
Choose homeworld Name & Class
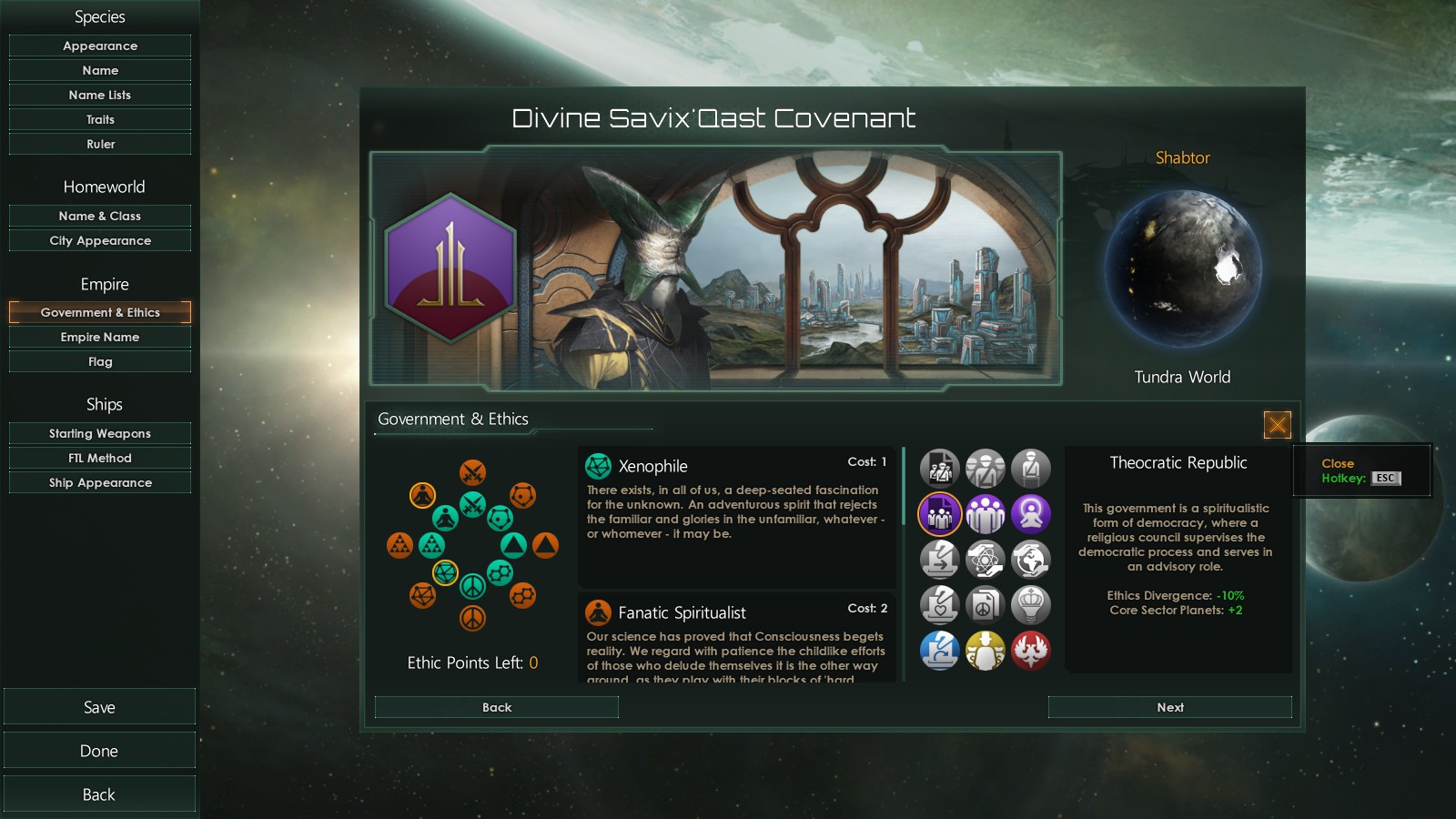point(100,216)
